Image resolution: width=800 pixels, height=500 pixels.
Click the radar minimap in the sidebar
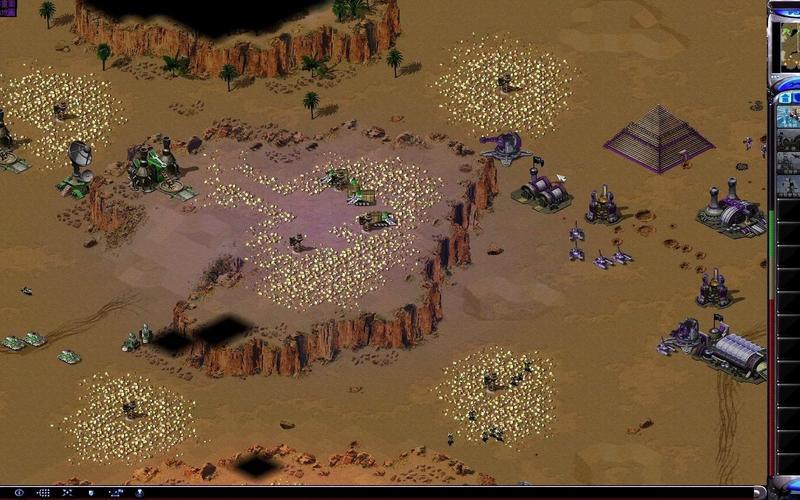coord(788,46)
